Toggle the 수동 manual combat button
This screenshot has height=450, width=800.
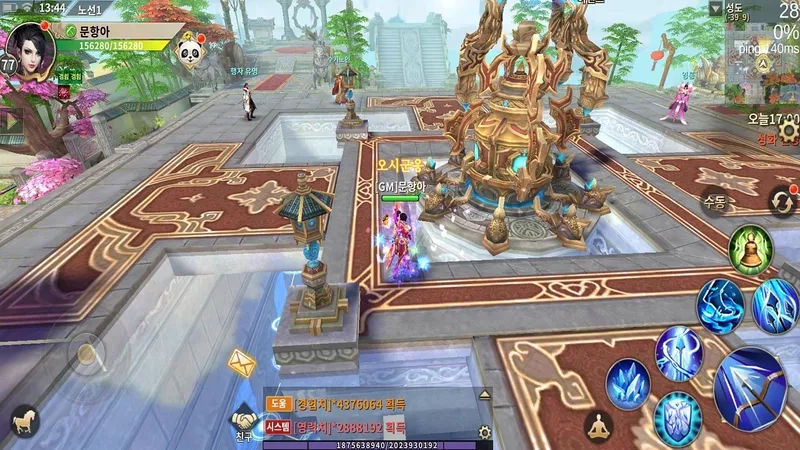point(713,201)
